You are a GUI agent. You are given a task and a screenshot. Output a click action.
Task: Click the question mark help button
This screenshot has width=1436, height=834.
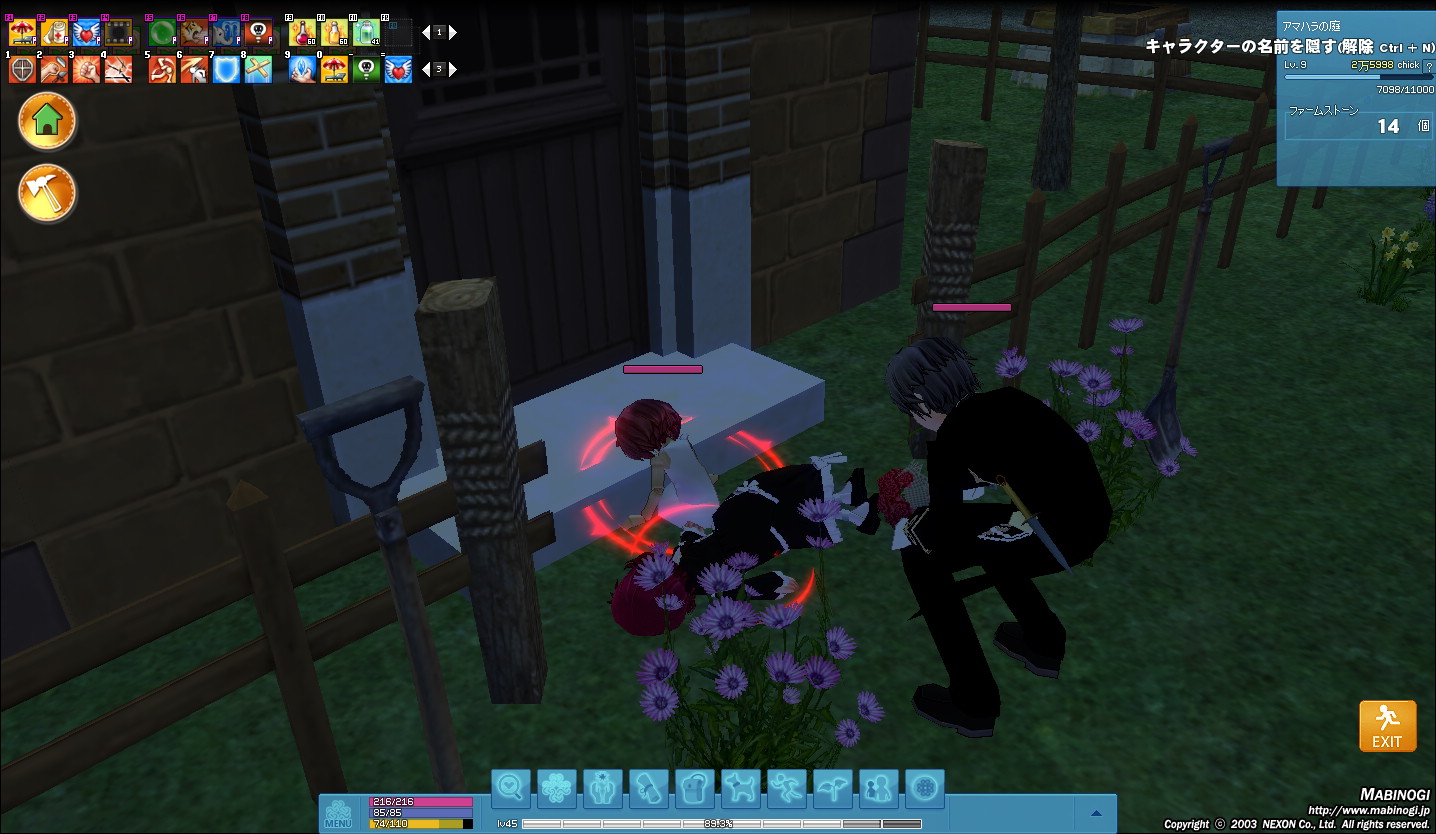point(1427,65)
